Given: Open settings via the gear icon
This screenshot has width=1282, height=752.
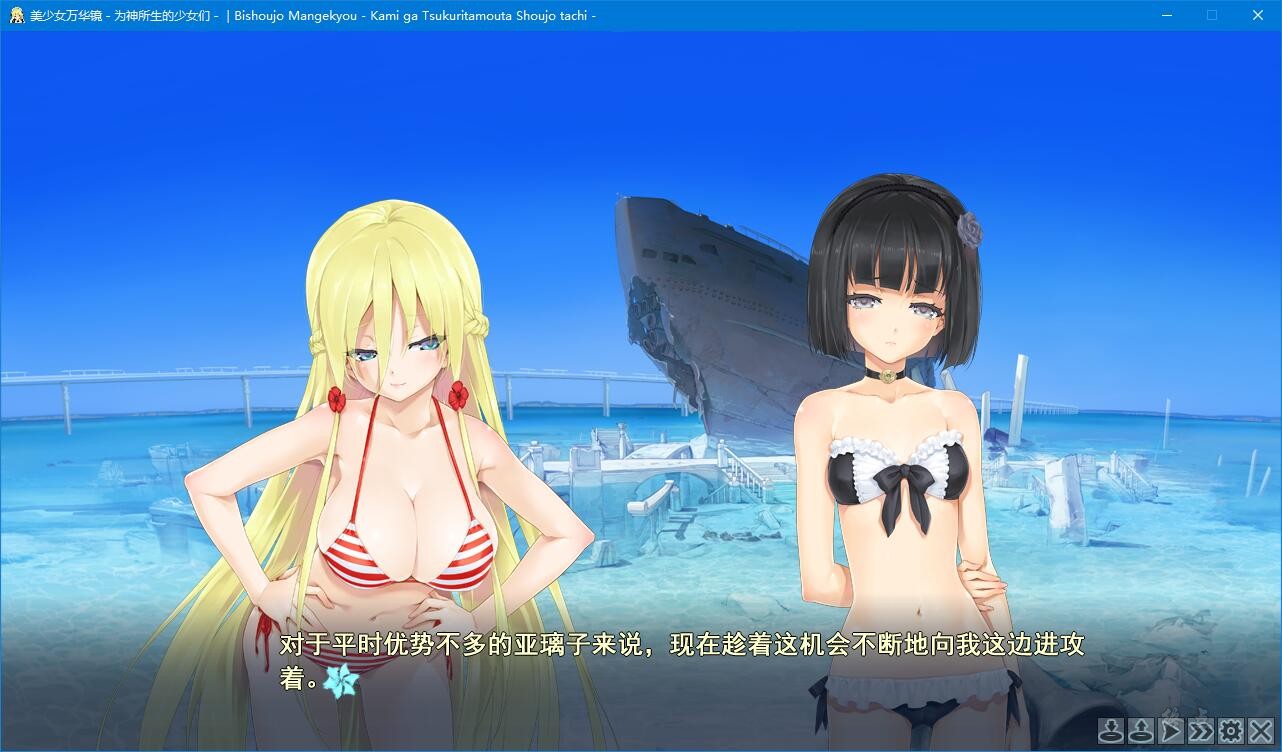Looking at the screenshot, I should pyautogui.click(x=1231, y=731).
